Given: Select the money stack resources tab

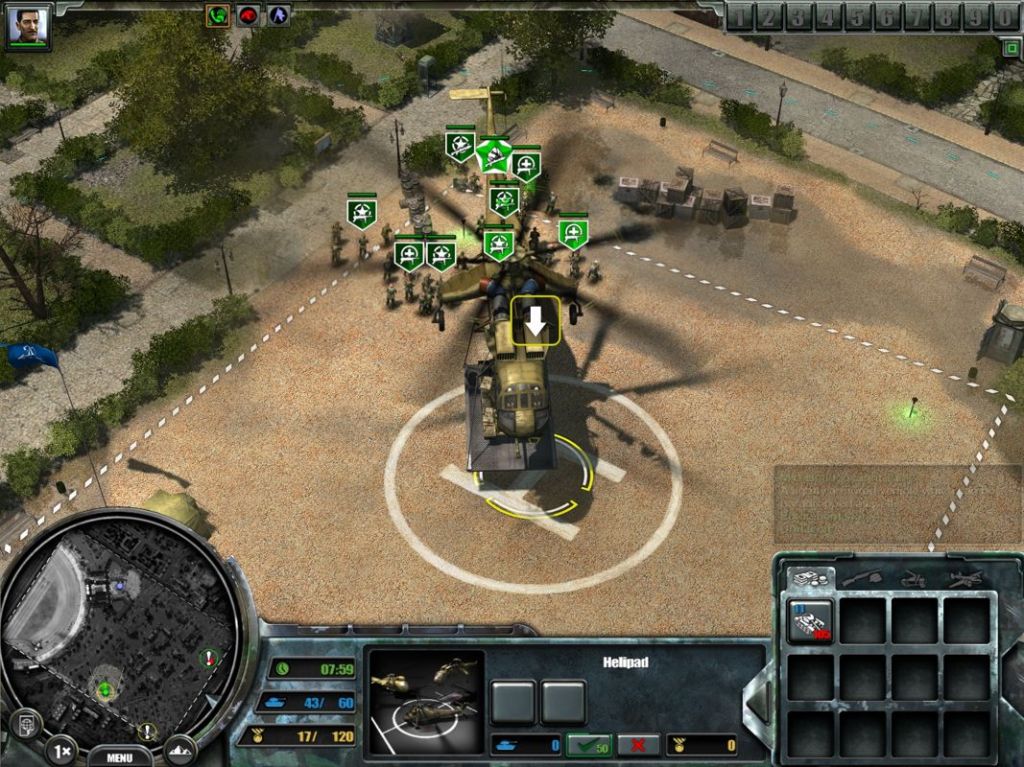Looking at the screenshot, I should click(808, 578).
